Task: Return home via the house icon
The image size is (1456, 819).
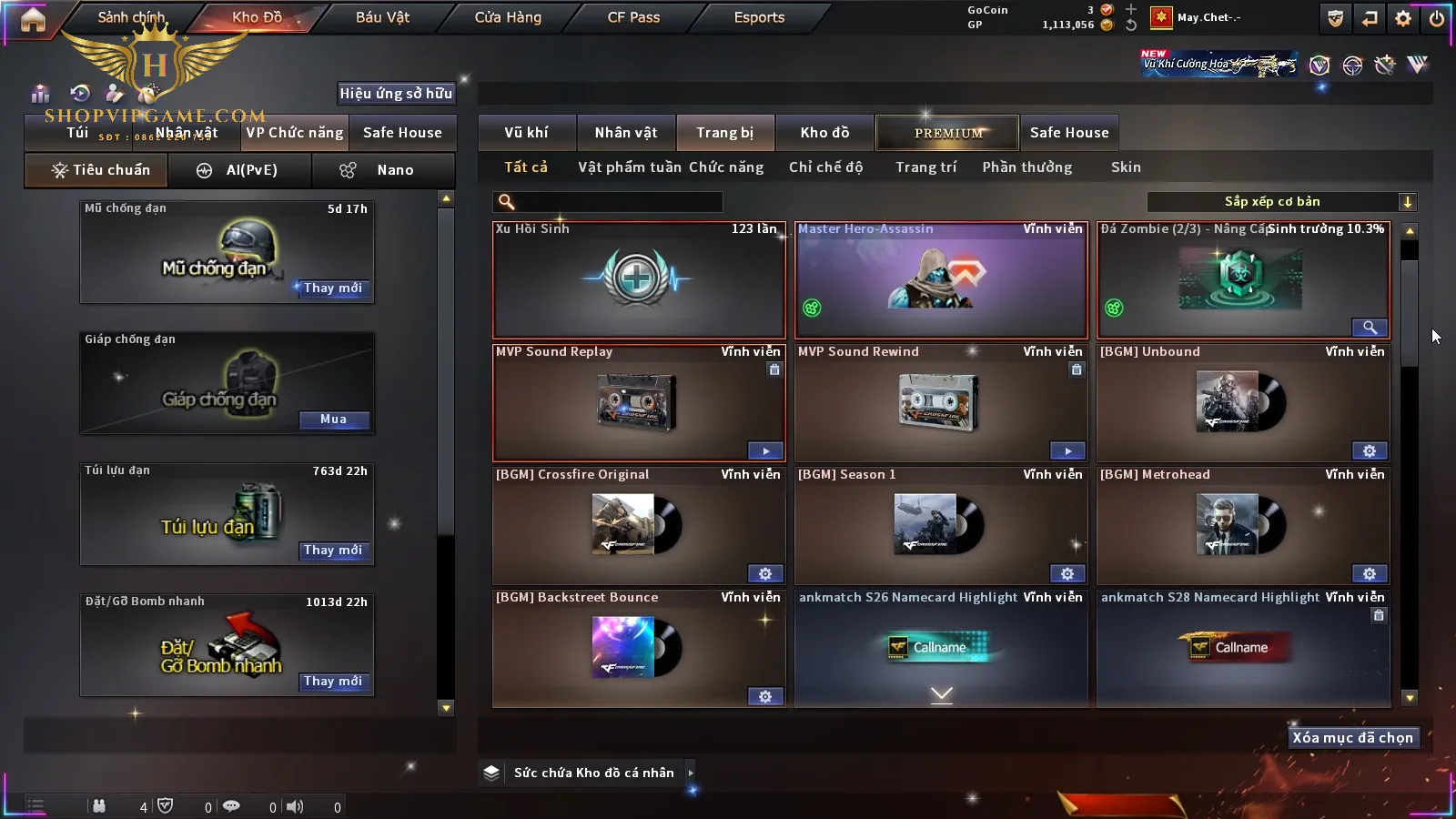Action: click(33, 20)
